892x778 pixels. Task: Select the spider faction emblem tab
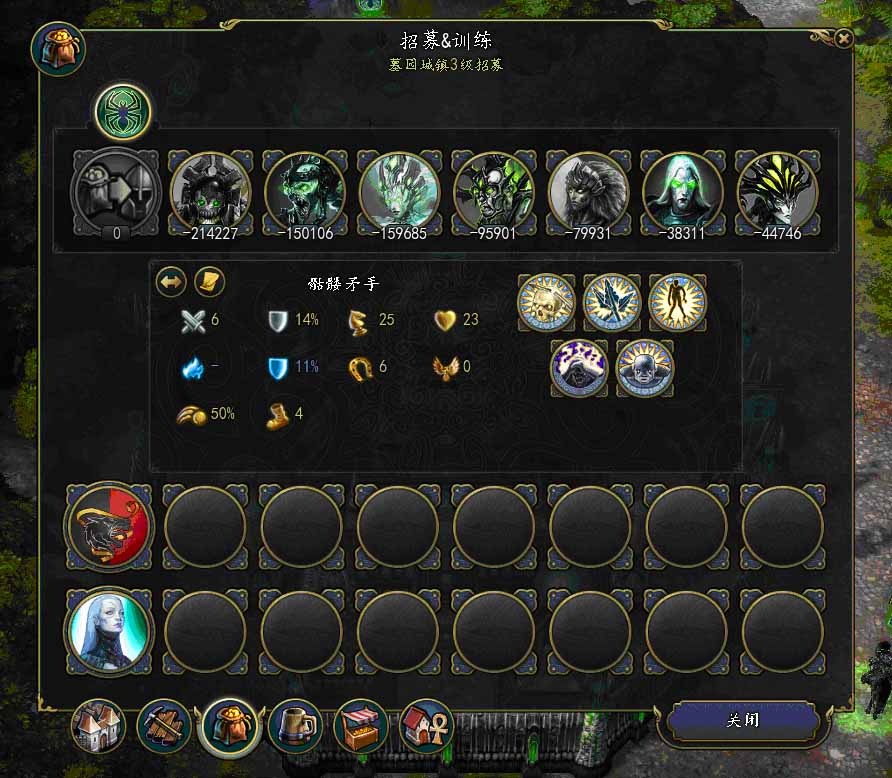coord(123,111)
